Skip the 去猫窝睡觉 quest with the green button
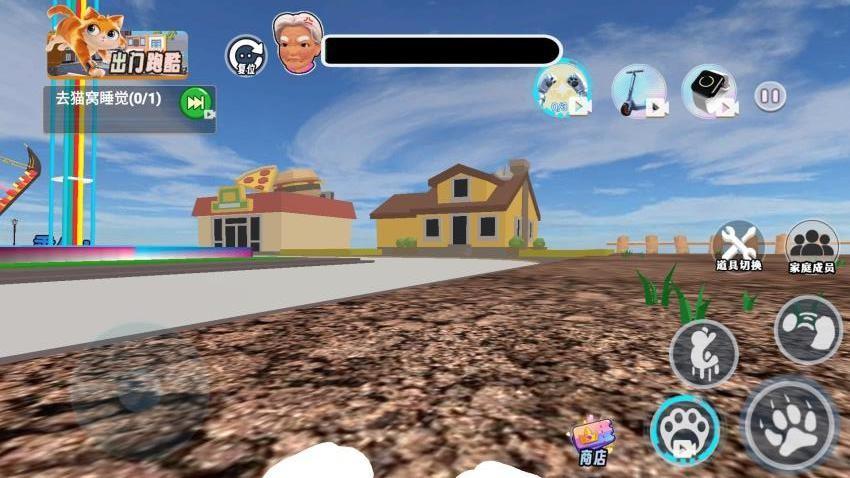 196,102
